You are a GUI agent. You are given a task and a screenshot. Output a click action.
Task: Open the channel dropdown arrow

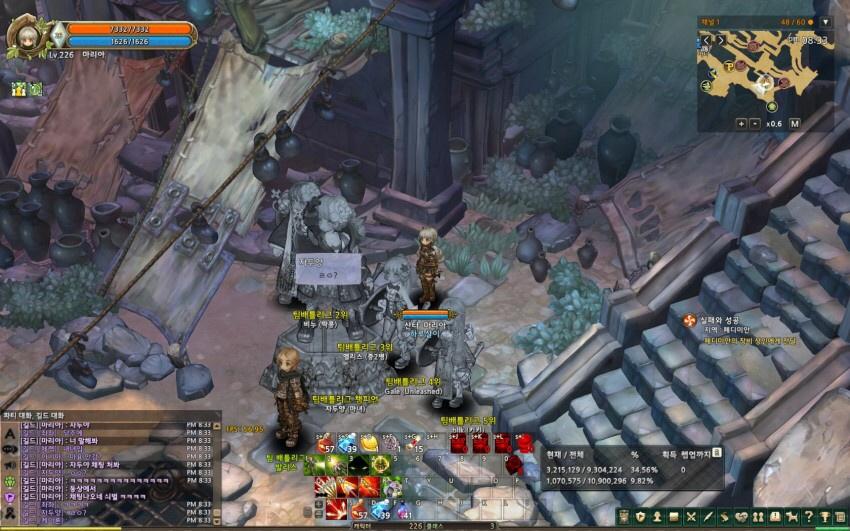(824, 21)
